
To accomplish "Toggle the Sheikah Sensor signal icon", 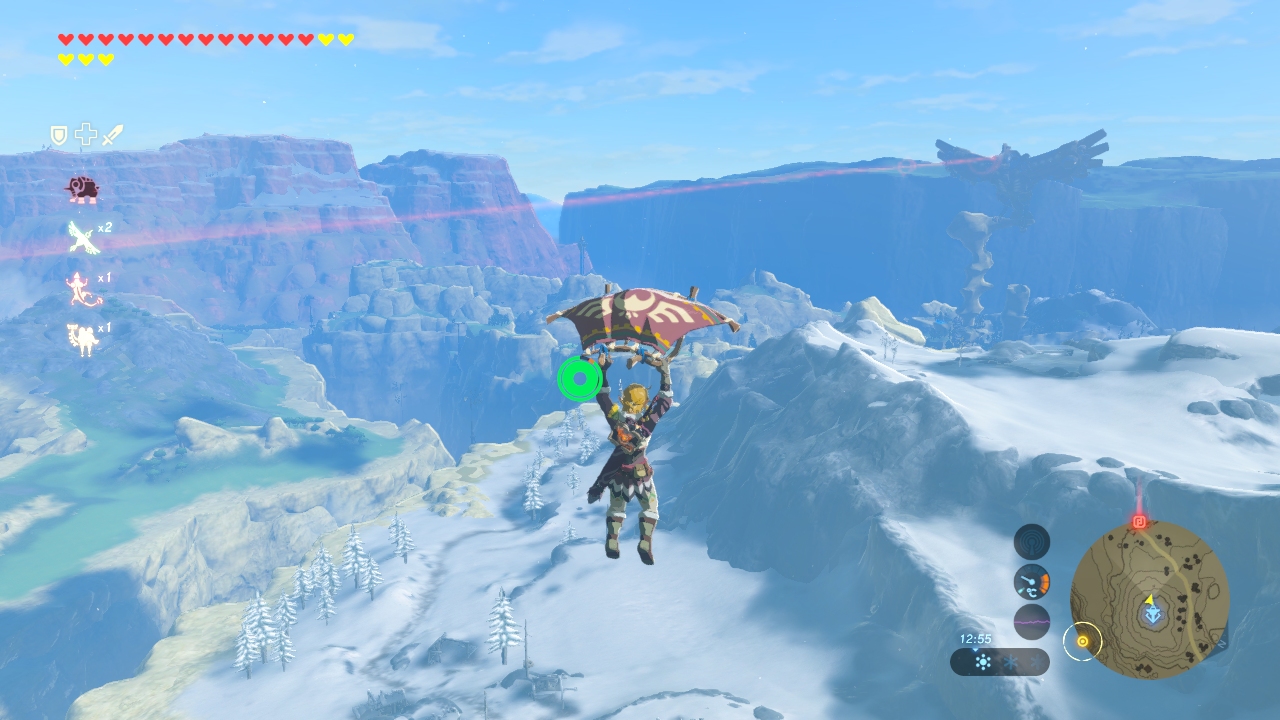I will click(1032, 542).
